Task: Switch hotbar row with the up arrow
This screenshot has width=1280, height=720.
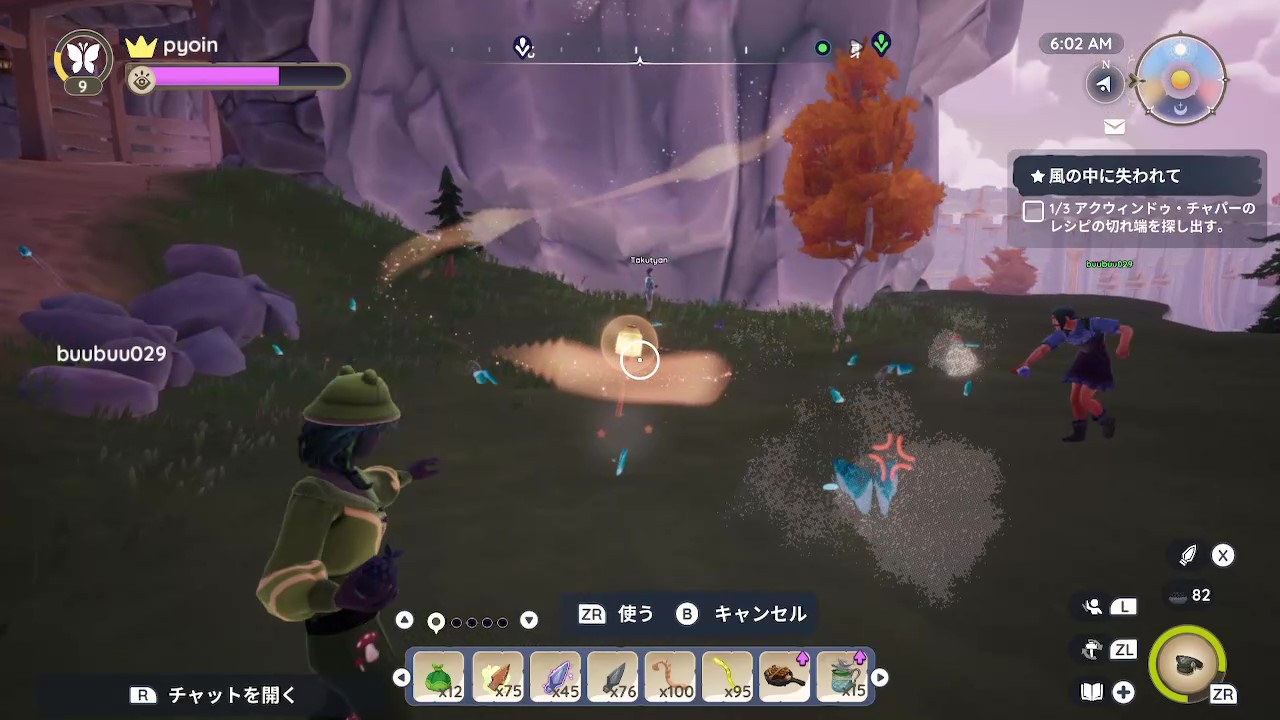Action: click(x=404, y=621)
